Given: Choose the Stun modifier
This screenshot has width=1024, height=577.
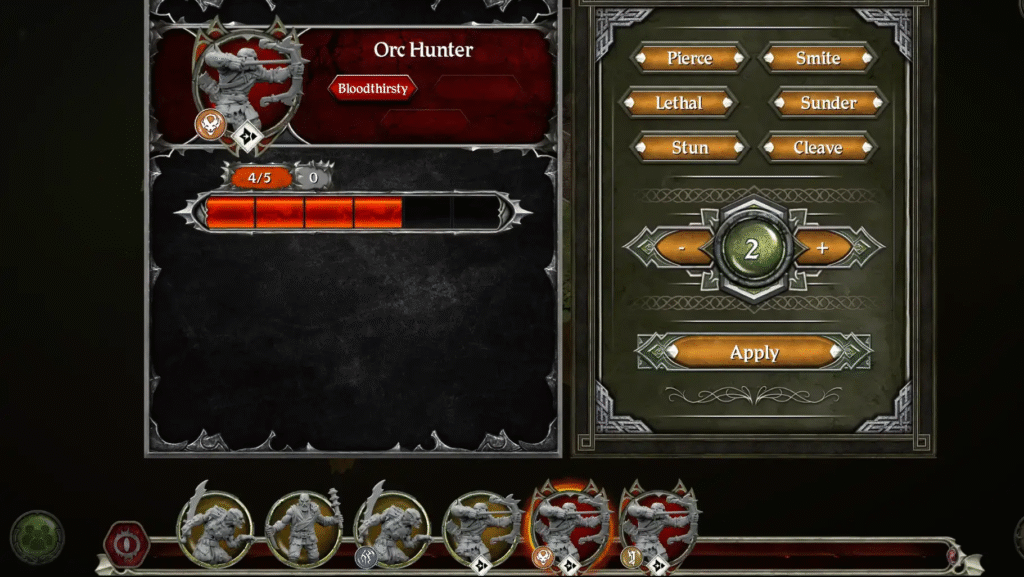Looking at the screenshot, I should 689,148.
